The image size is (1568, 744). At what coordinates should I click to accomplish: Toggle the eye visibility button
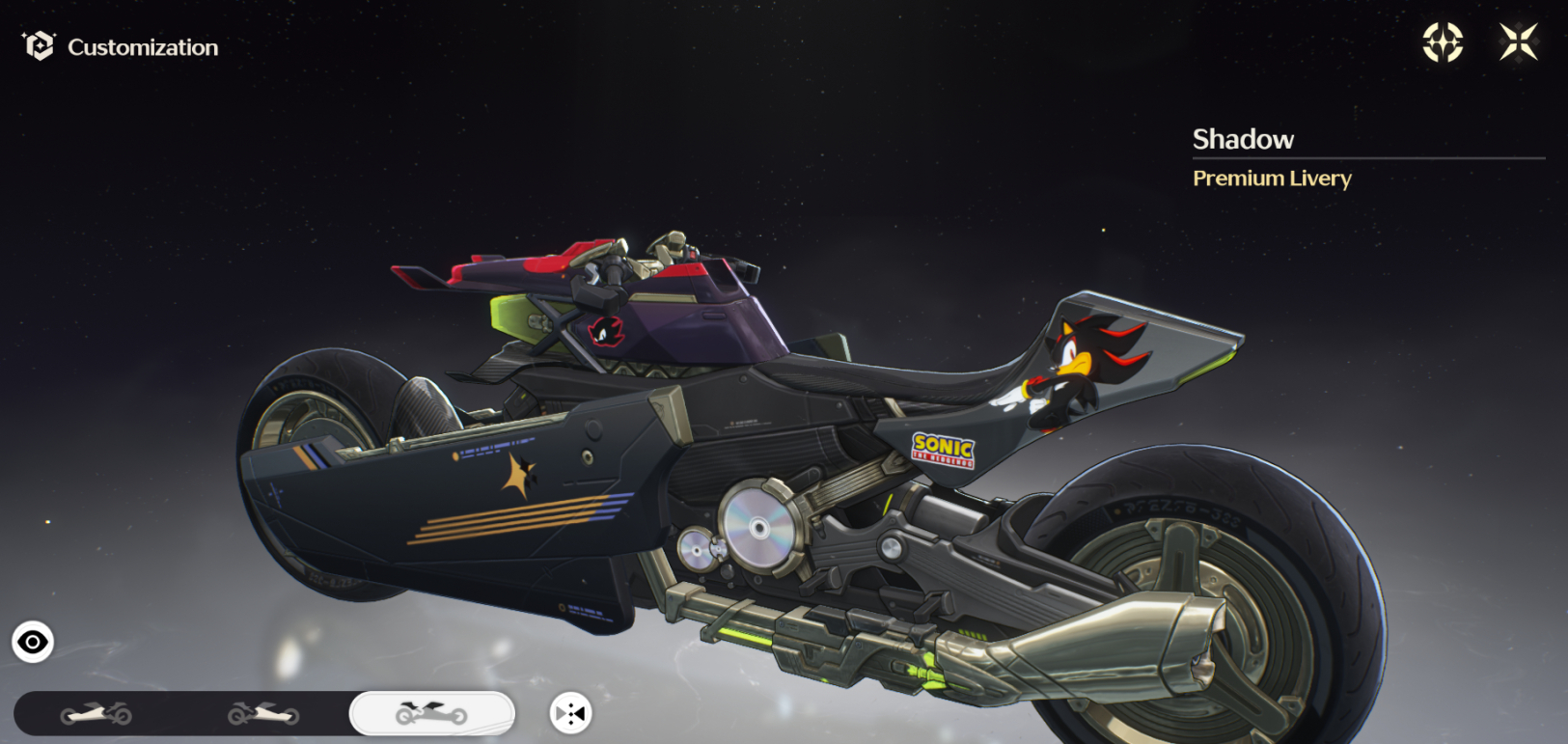[33, 642]
